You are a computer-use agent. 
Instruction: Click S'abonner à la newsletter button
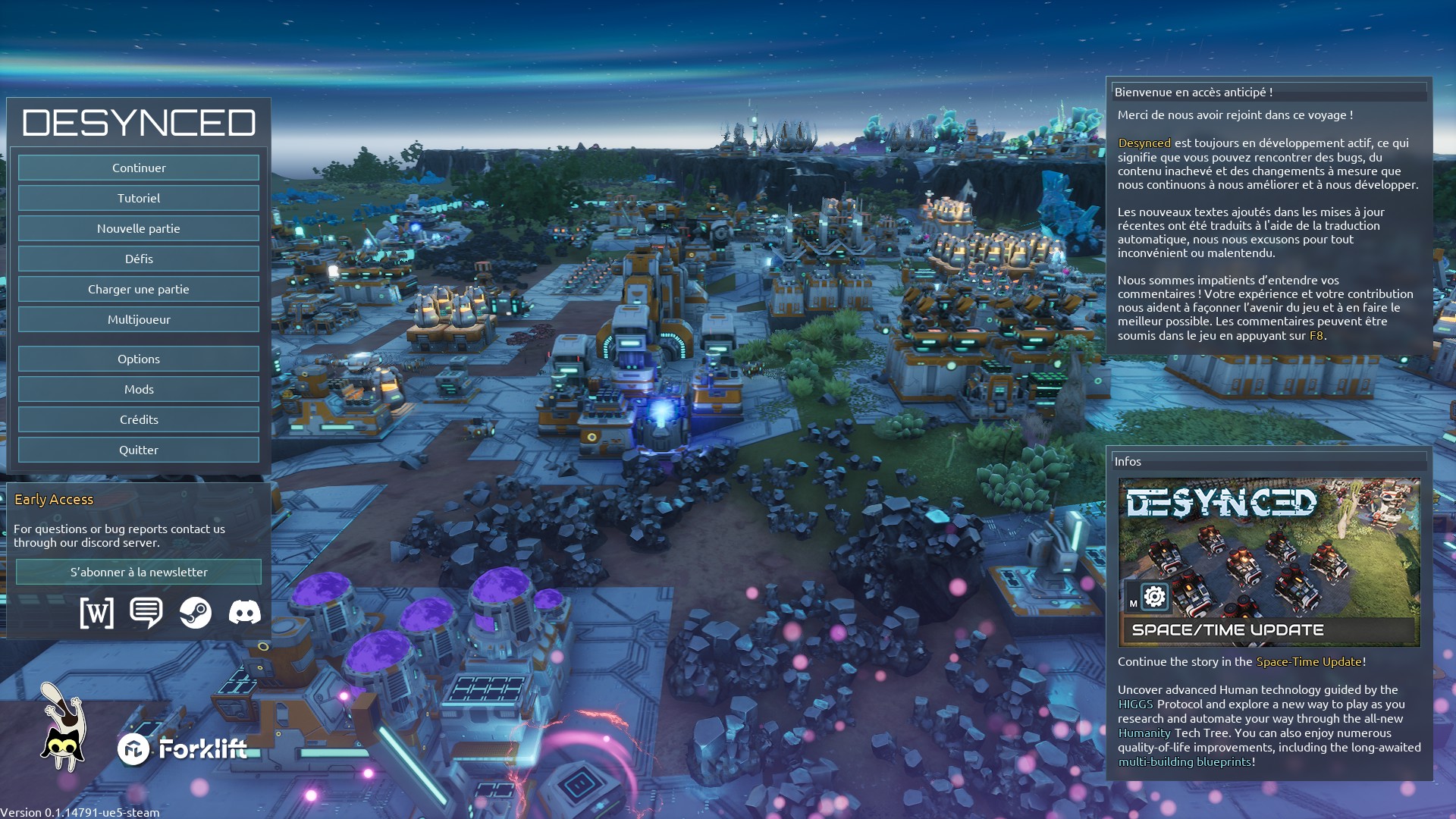139,572
